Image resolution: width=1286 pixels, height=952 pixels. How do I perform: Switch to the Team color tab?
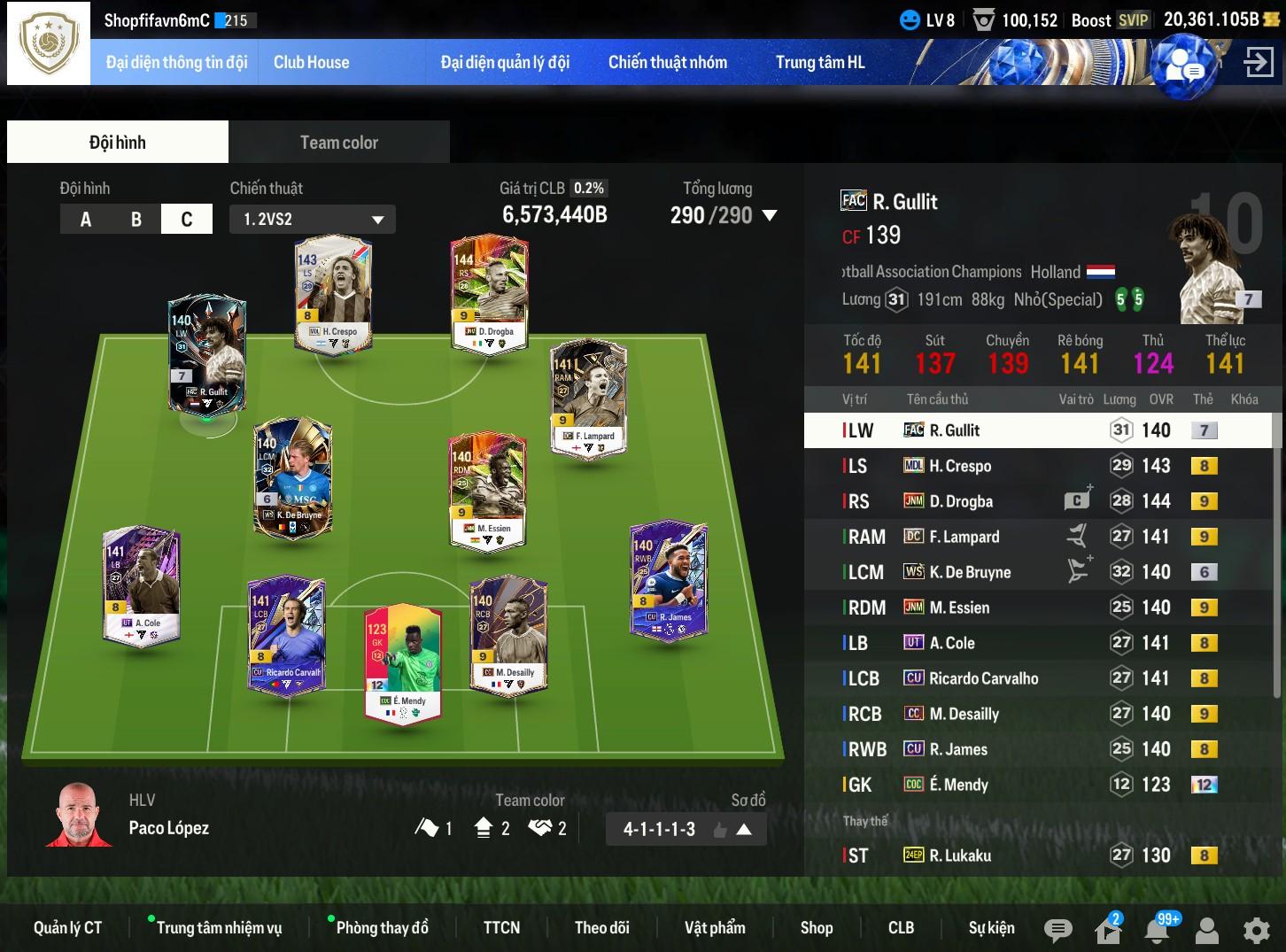click(x=338, y=143)
